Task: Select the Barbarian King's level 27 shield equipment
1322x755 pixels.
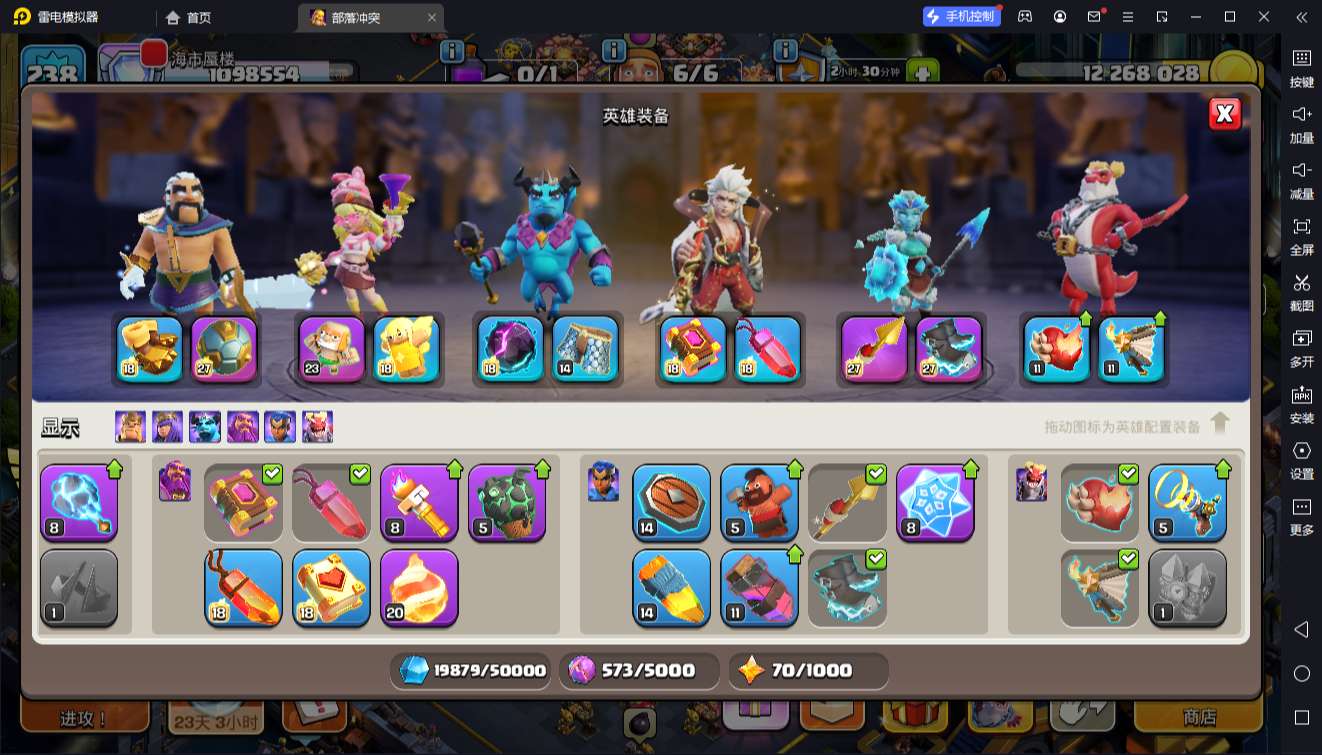Action: (225, 349)
